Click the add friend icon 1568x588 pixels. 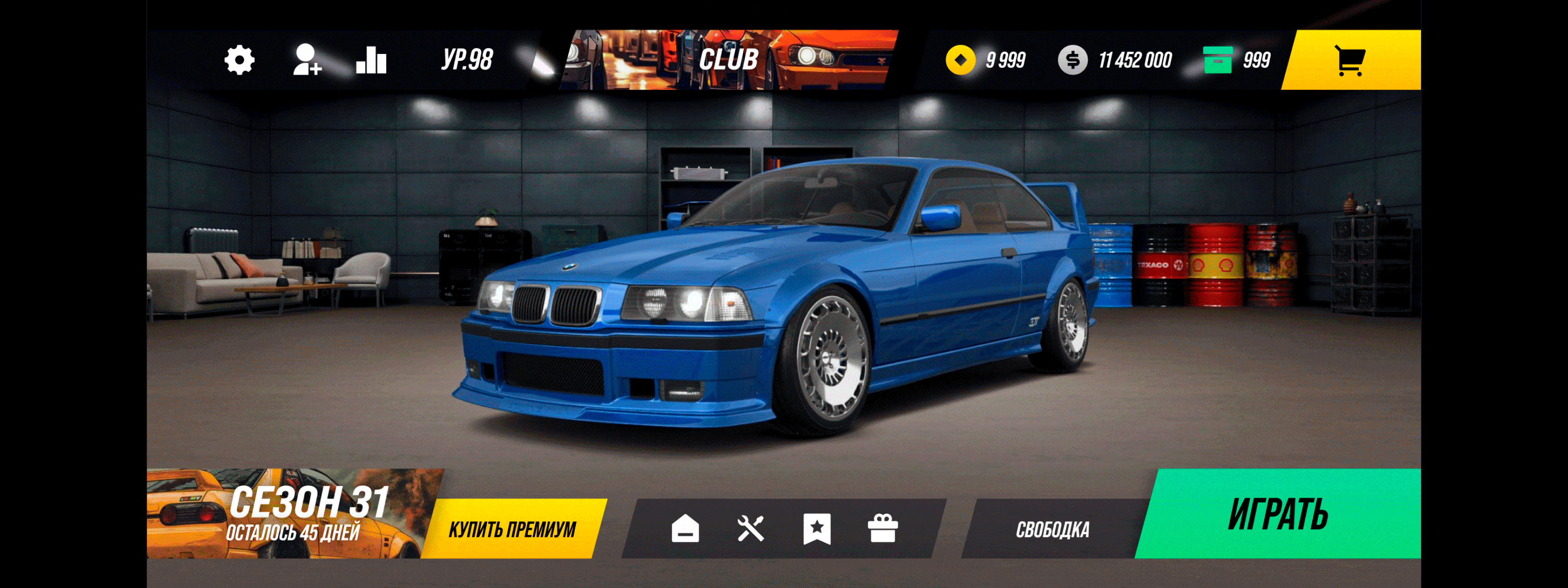click(x=307, y=60)
